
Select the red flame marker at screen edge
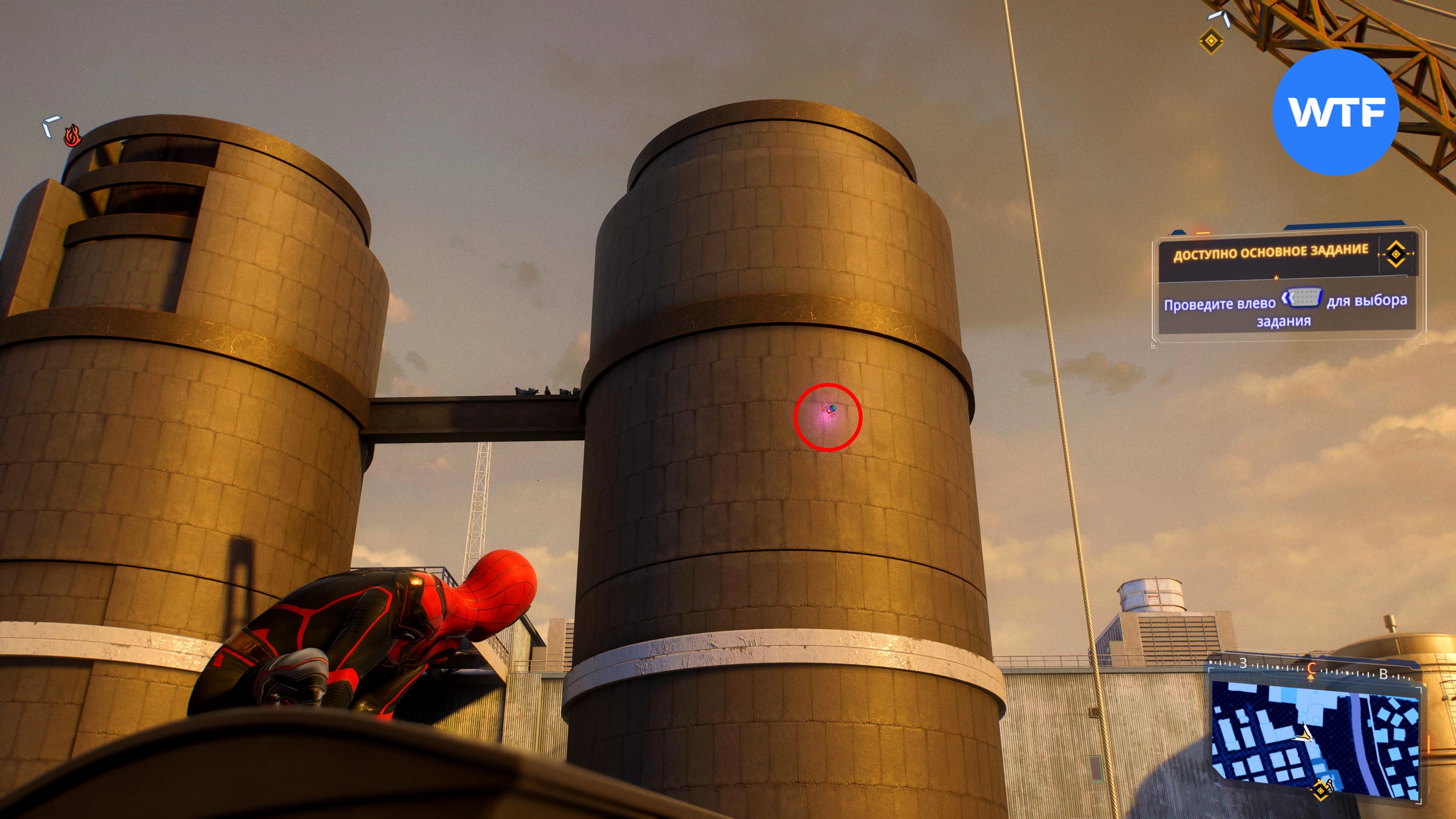[72, 136]
